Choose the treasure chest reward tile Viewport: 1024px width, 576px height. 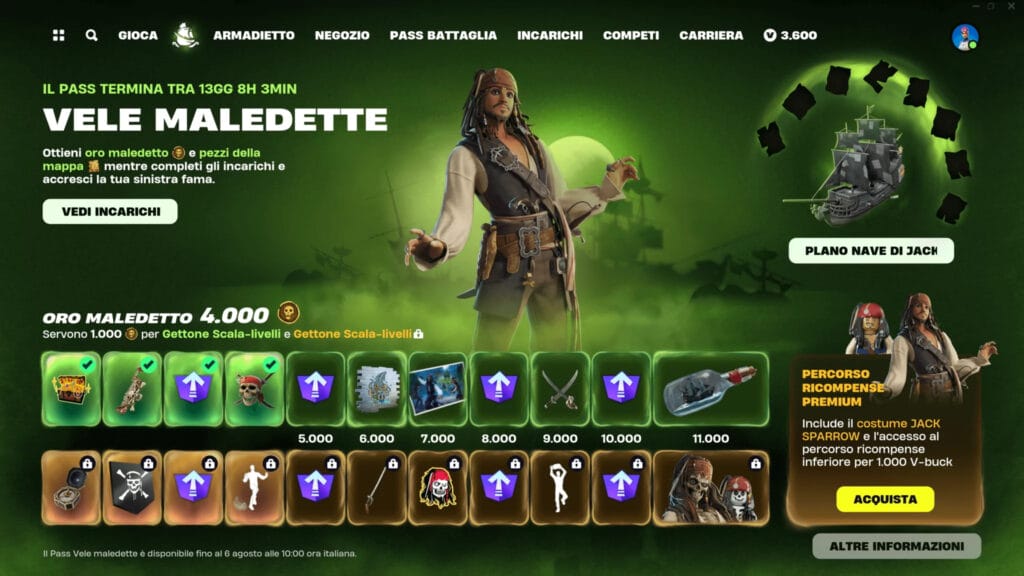[71, 389]
